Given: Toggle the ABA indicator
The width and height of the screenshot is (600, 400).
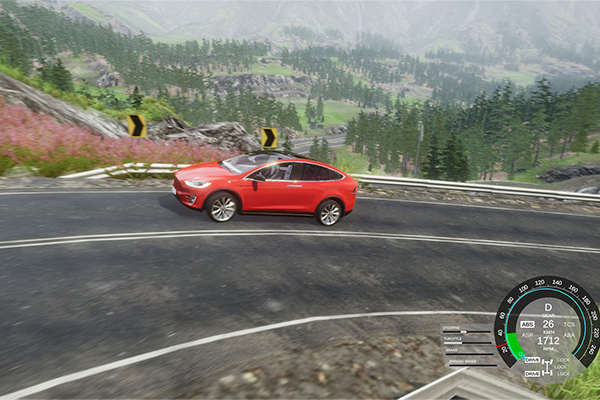Looking at the screenshot, I should [x=569, y=336].
